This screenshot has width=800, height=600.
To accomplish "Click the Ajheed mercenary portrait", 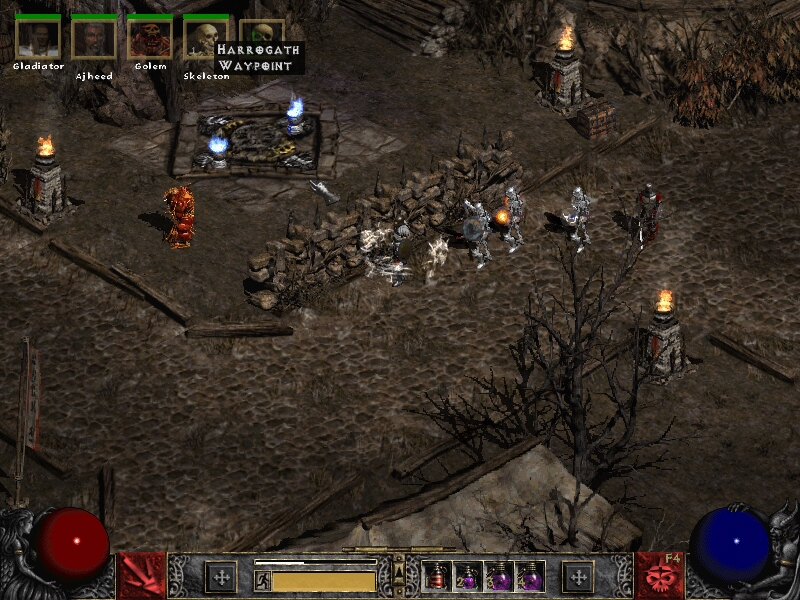I will 94,39.
